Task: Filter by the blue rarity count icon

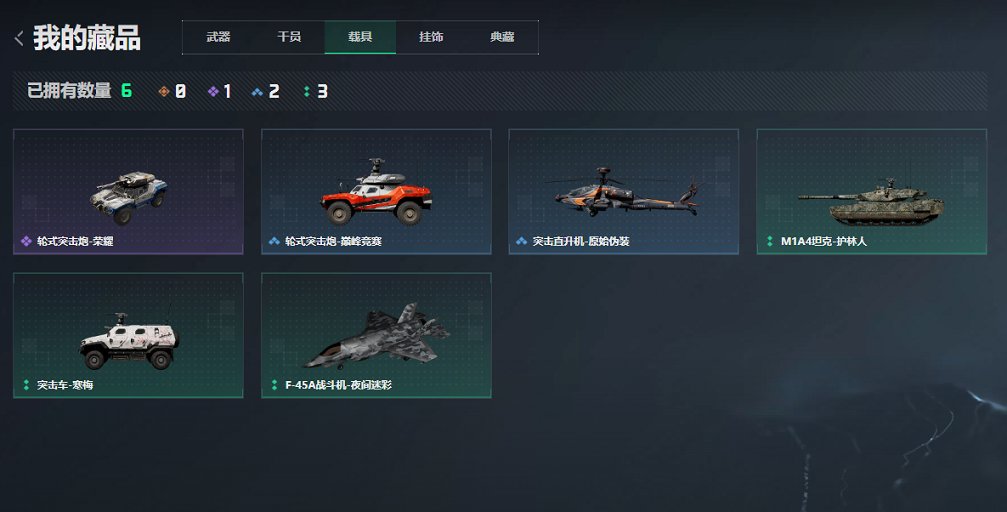Action: pyautogui.click(x=257, y=92)
